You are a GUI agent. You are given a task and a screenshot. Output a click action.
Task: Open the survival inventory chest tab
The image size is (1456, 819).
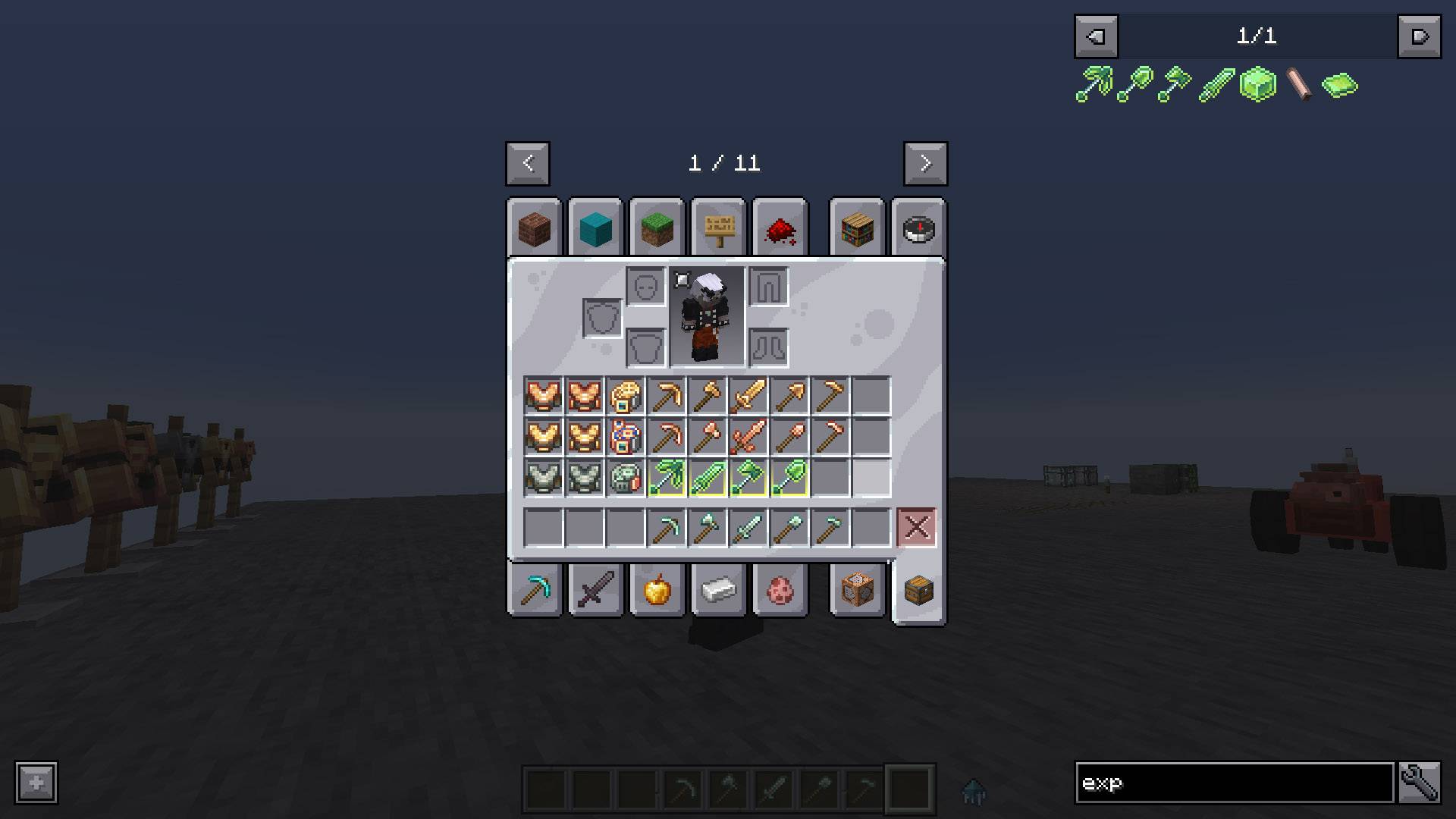tap(919, 591)
